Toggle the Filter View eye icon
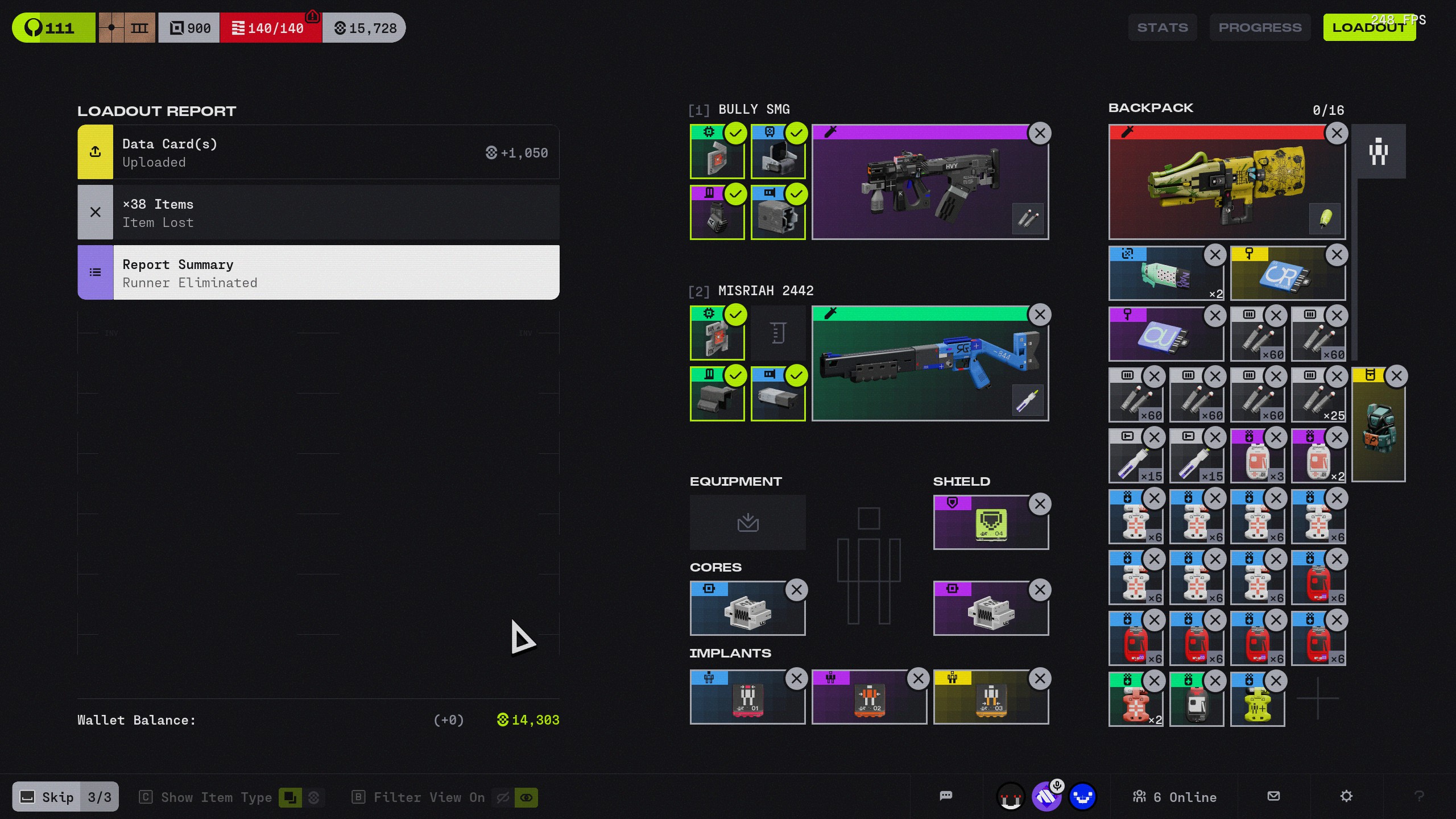Screen dimensions: 1456x819 (x=526, y=797)
